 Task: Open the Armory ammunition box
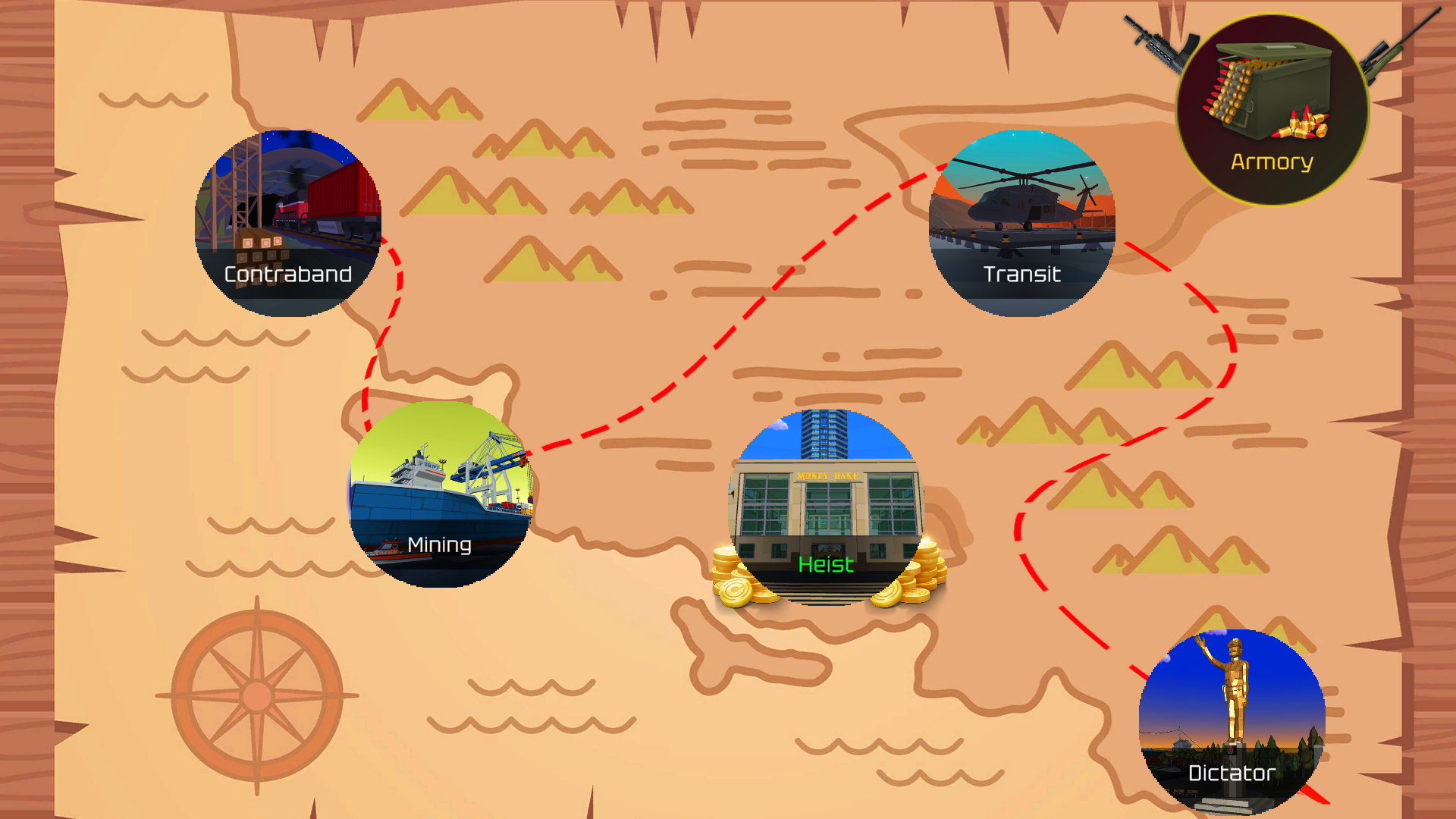pos(1270,99)
